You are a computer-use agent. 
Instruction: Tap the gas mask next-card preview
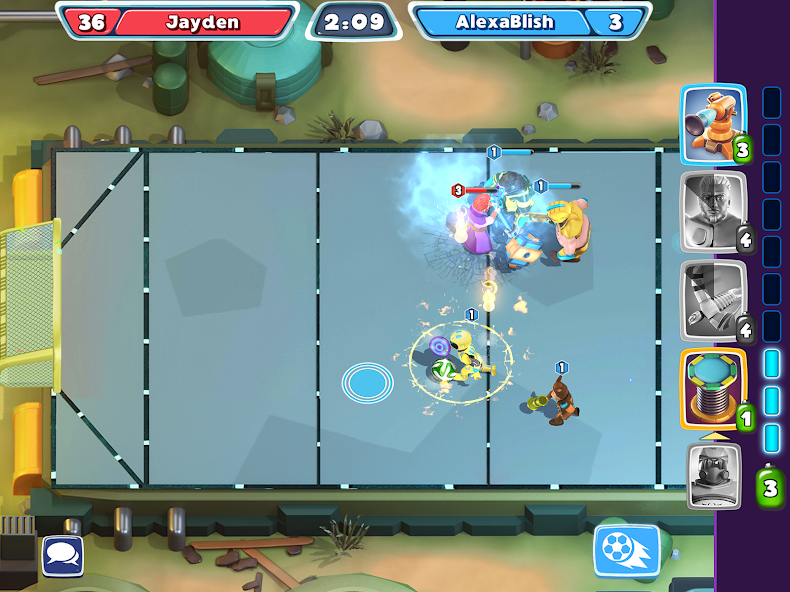coord(714,475)
